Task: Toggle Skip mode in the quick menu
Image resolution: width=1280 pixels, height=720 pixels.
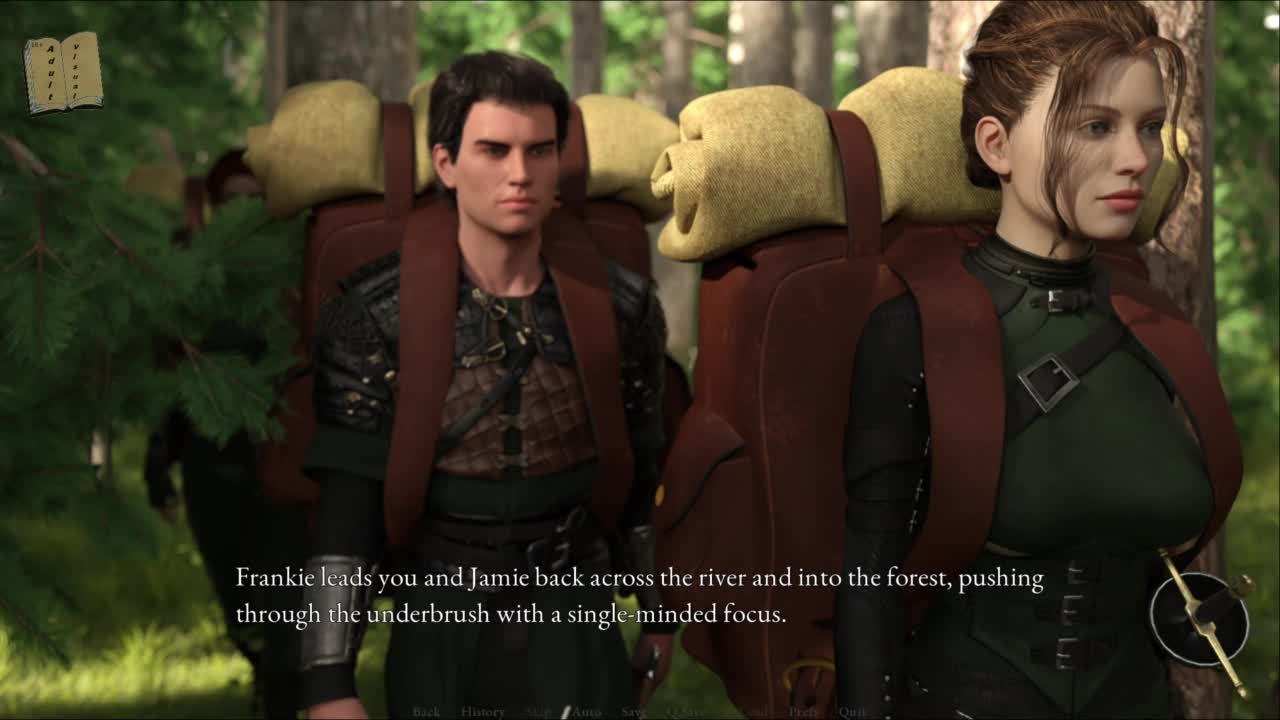Action: 538,712
